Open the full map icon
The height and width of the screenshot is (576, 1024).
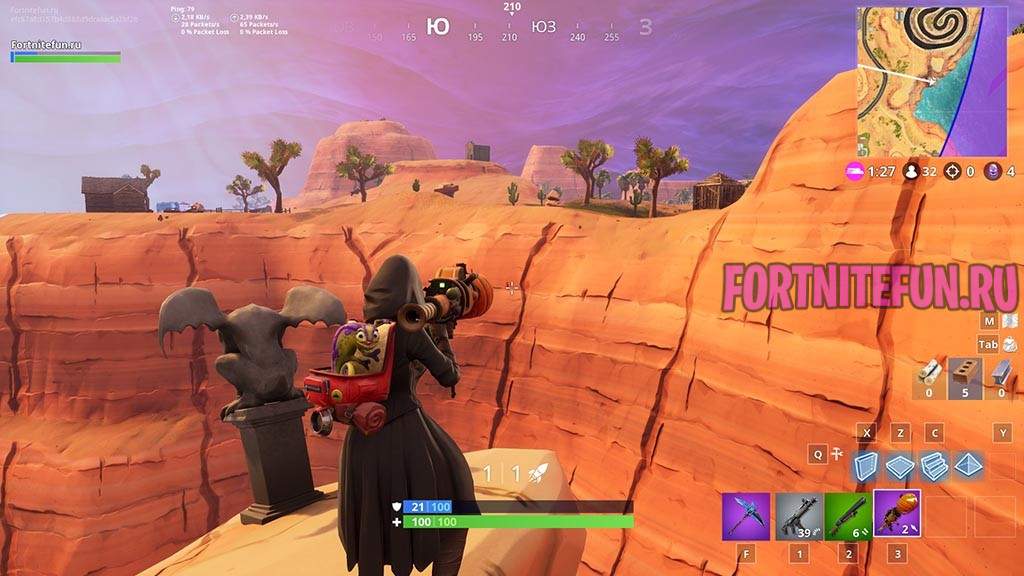[x=1010, y=321]
